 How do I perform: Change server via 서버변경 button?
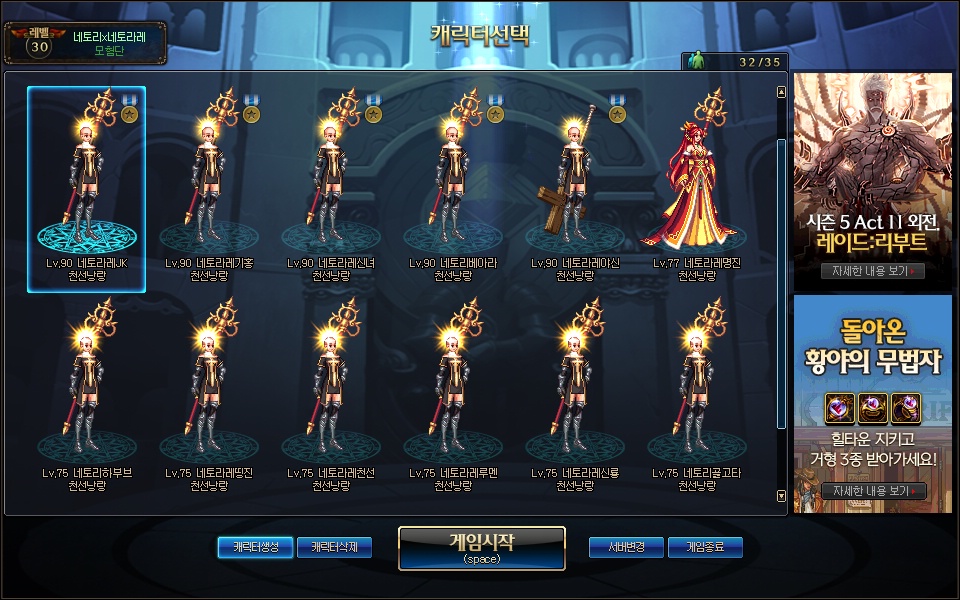pyautogui.click(x=626, y=547)
